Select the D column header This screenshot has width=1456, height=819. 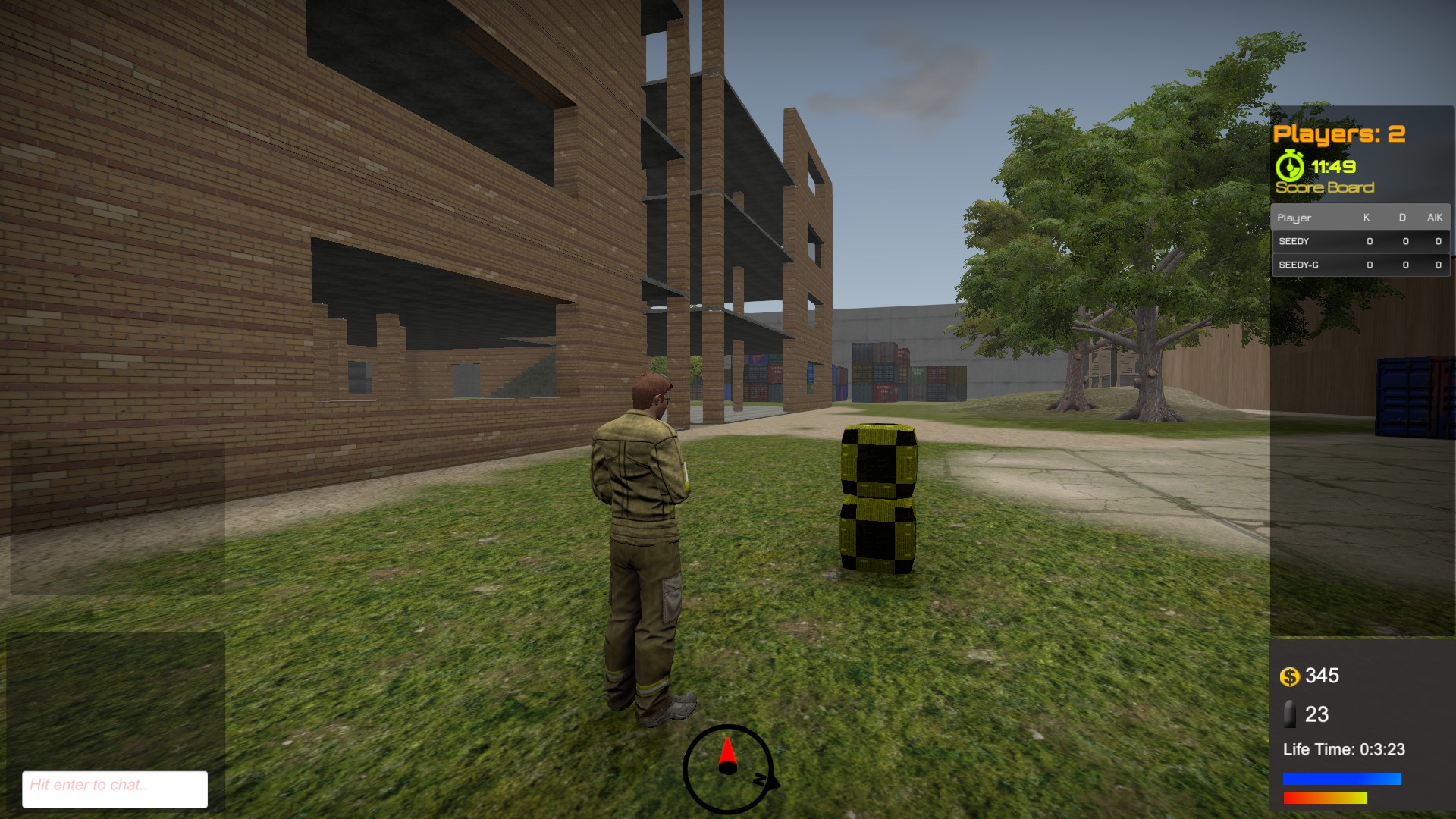[x=1404, y=218]
